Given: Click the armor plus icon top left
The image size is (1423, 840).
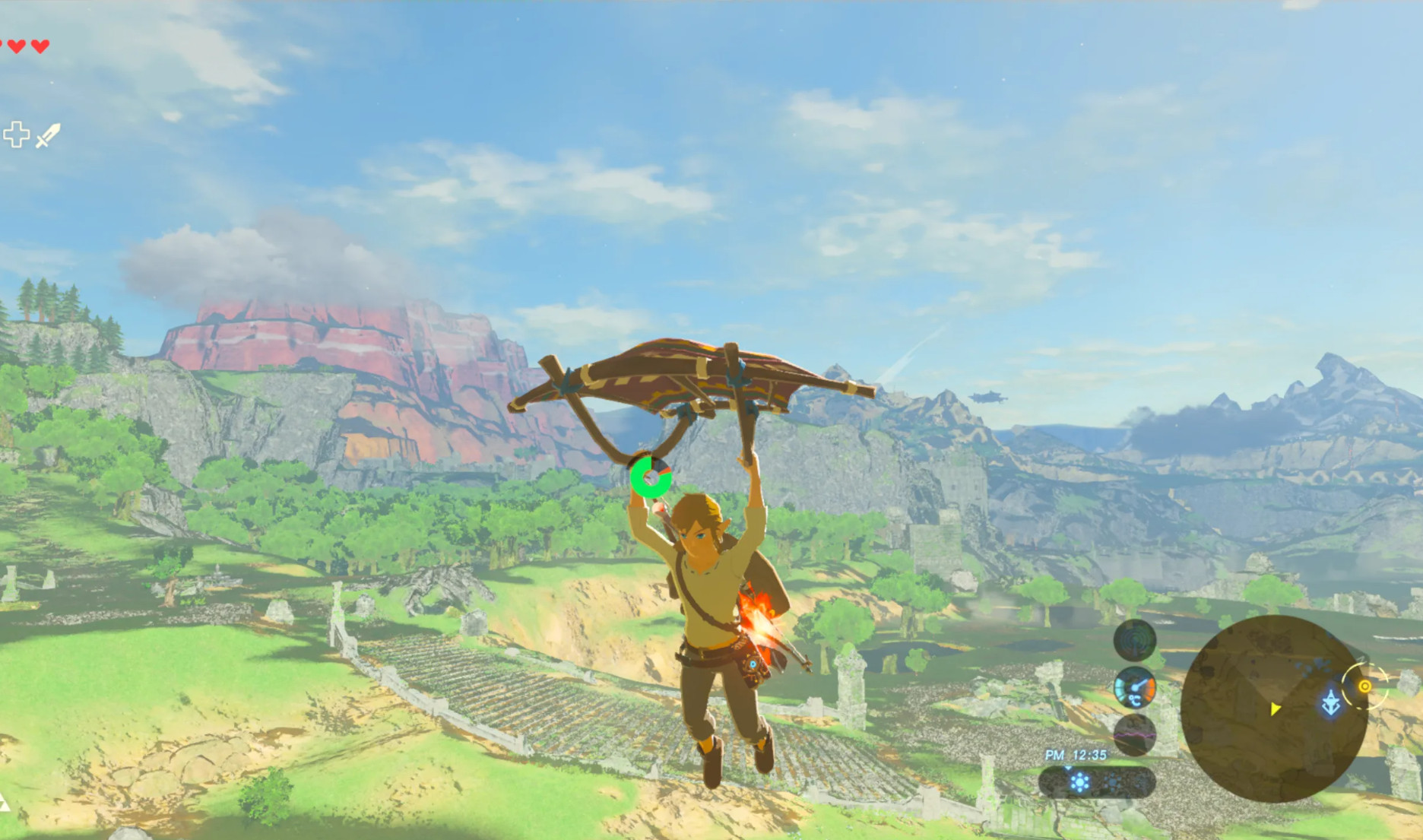Looking at the screenshot, I should click(17, 135).
